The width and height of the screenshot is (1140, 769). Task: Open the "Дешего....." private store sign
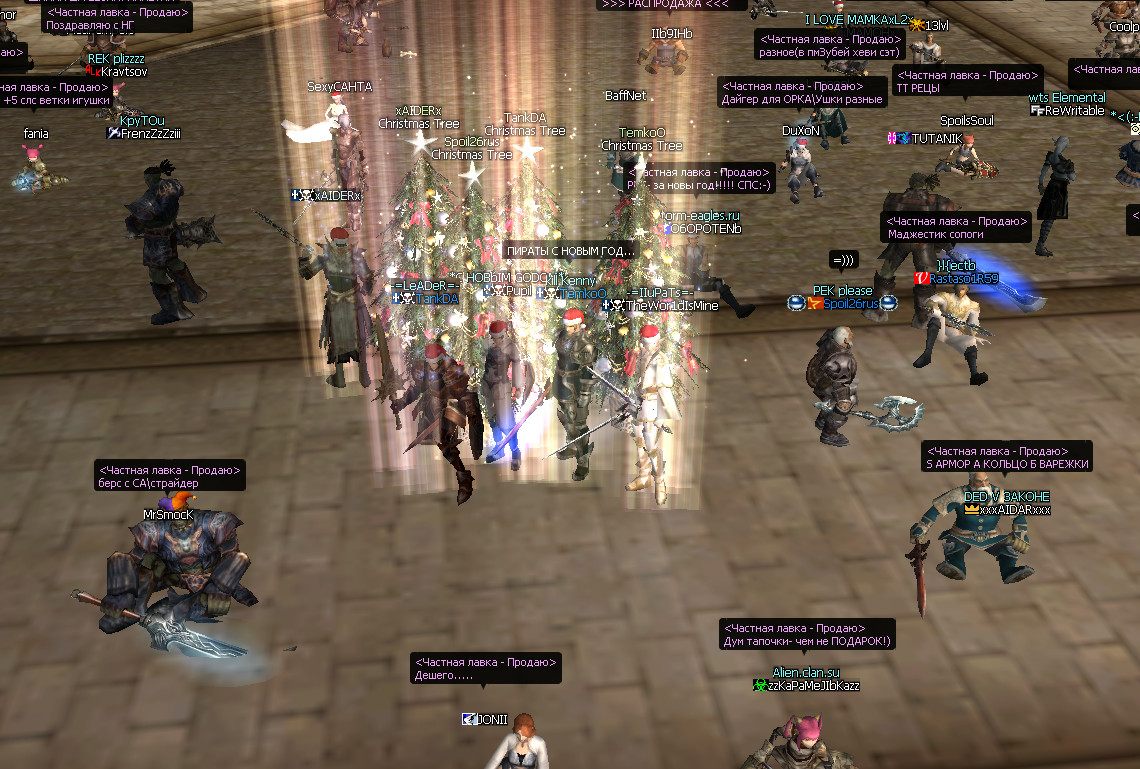[x=485, y=669]
